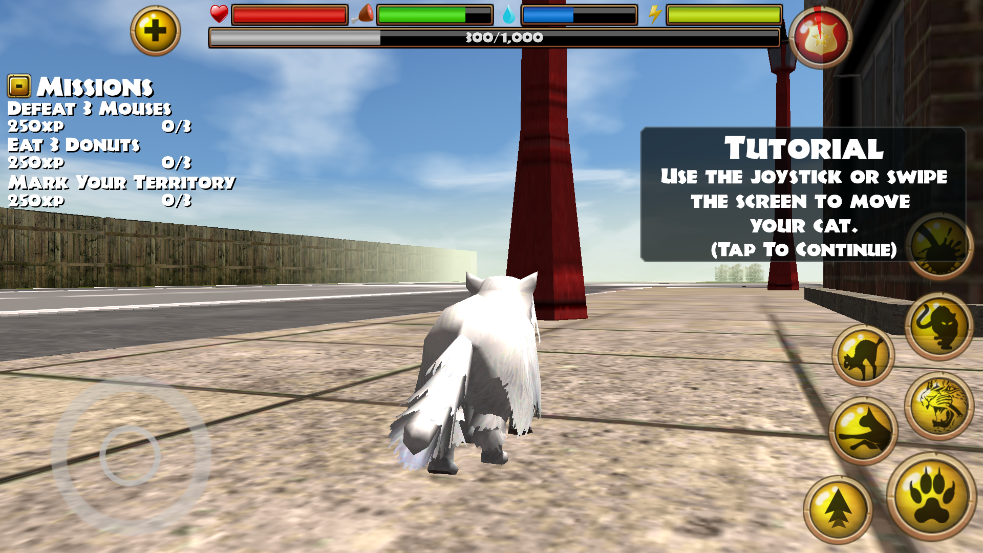983x553 pixels.
Task: Tap the Tutorial box to continue
Action: click(x=803, y=195)
